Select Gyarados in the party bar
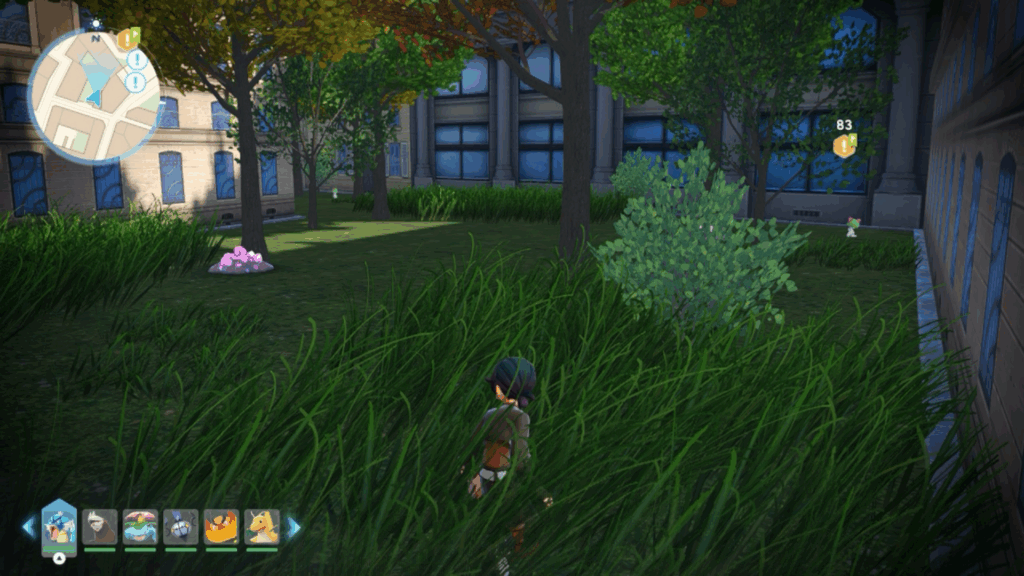The width and height of the screenshot is (1024, 576). pyautogui.click(x=59, y=526)
